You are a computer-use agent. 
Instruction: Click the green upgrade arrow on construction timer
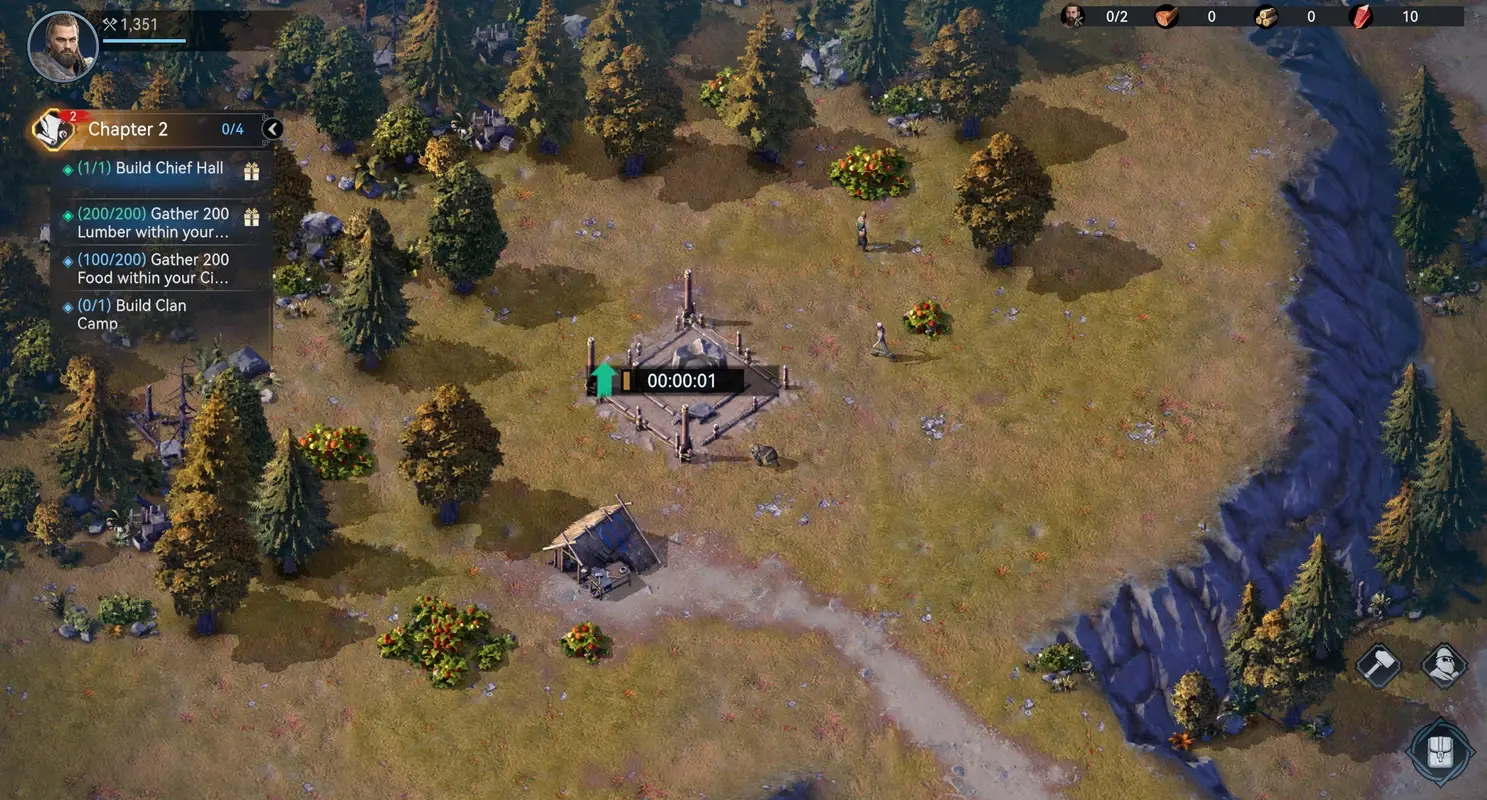coord(604,378)
